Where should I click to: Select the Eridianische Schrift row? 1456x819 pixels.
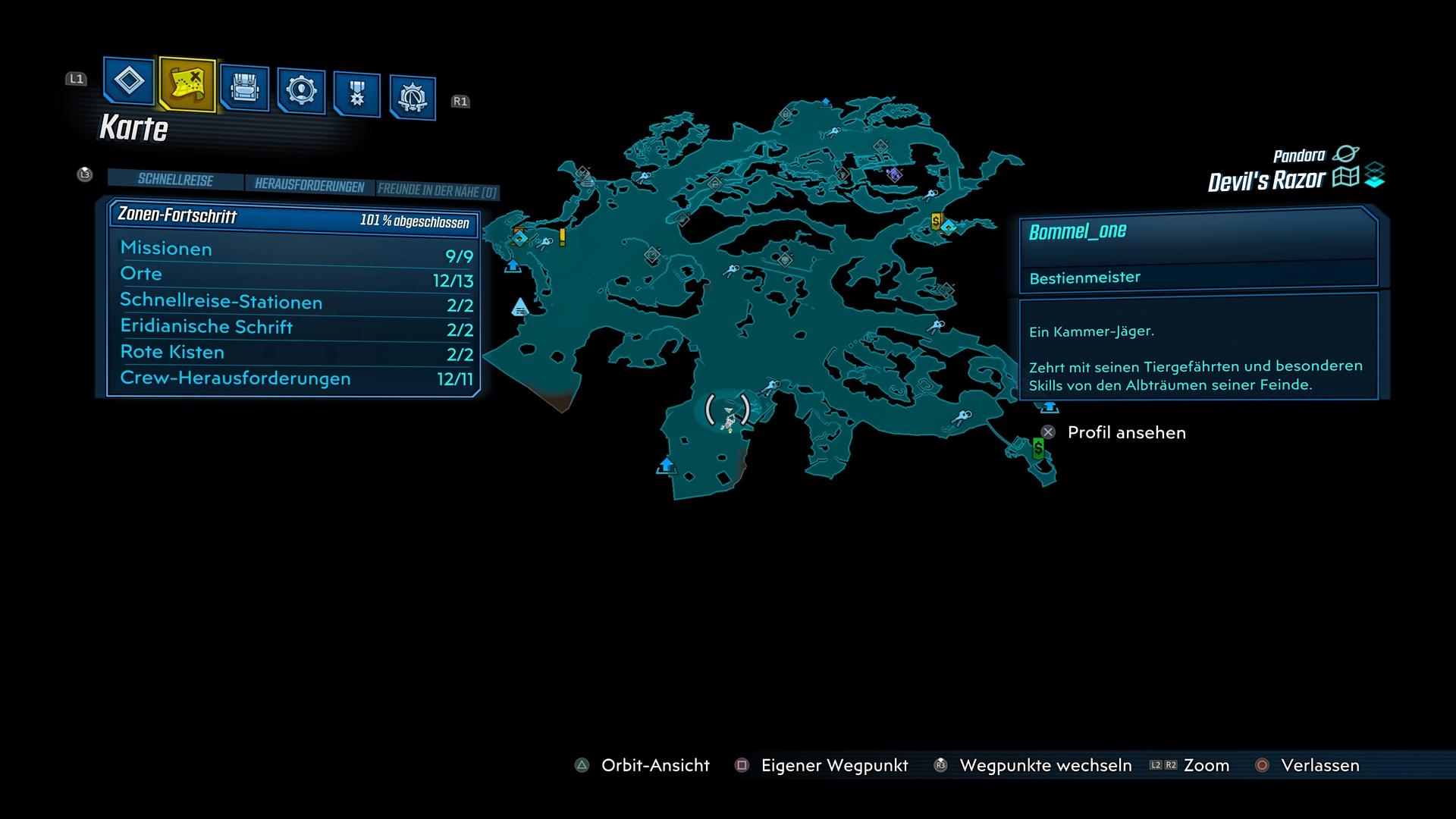coord(296,328)
